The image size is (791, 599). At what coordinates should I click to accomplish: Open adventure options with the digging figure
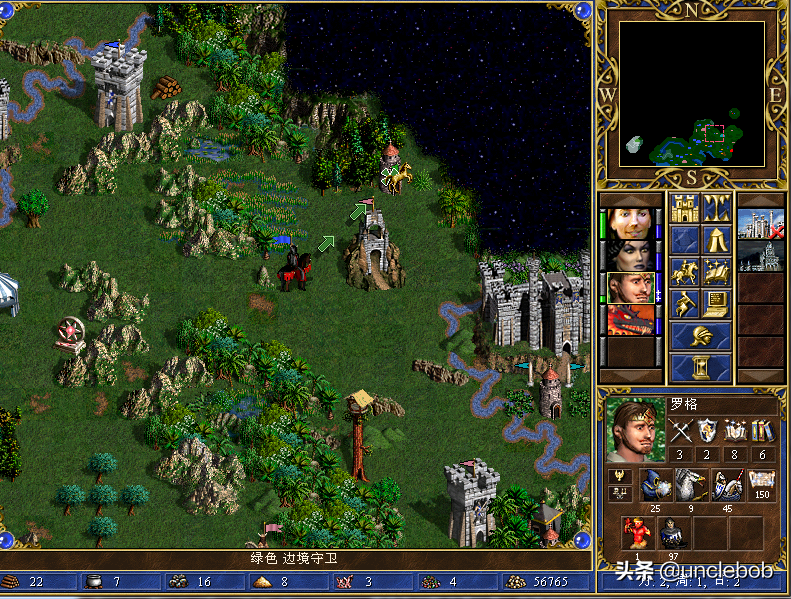point(685,303)
